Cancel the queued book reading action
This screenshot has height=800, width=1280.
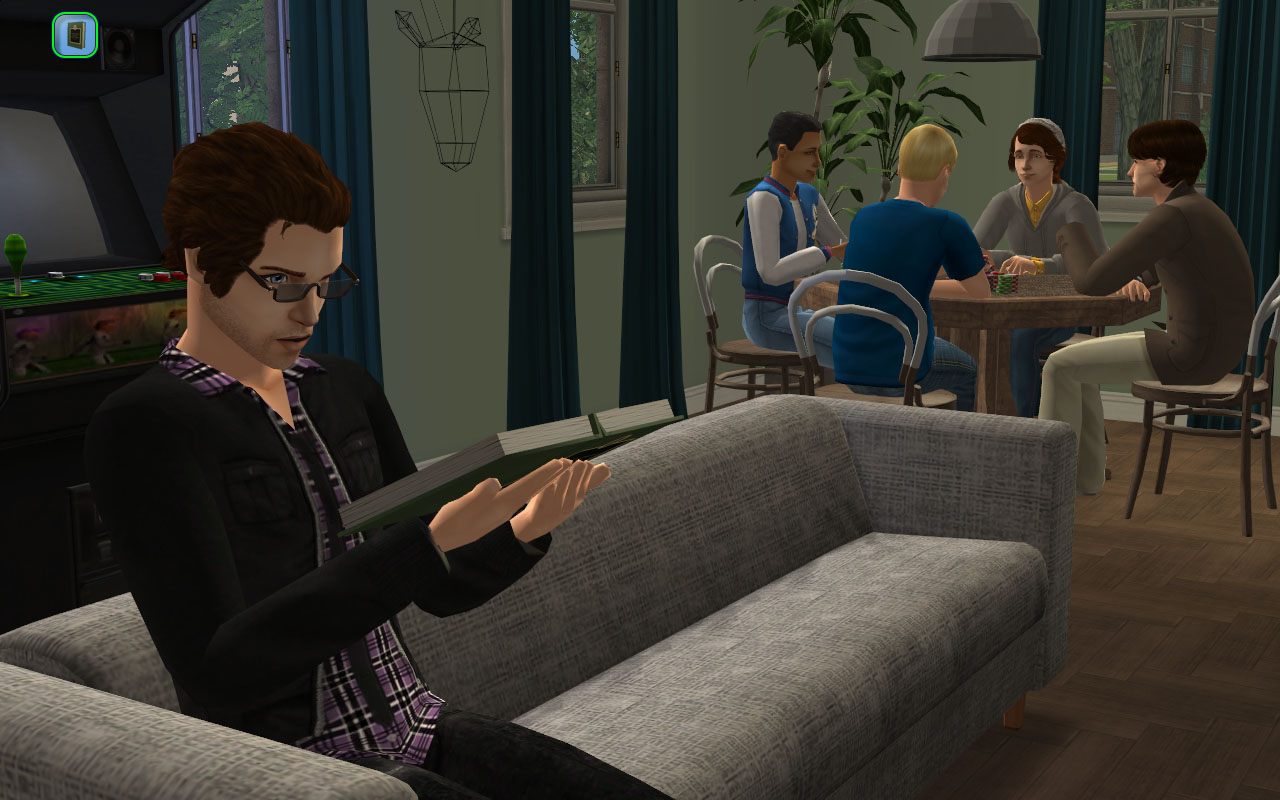point(75,35)
